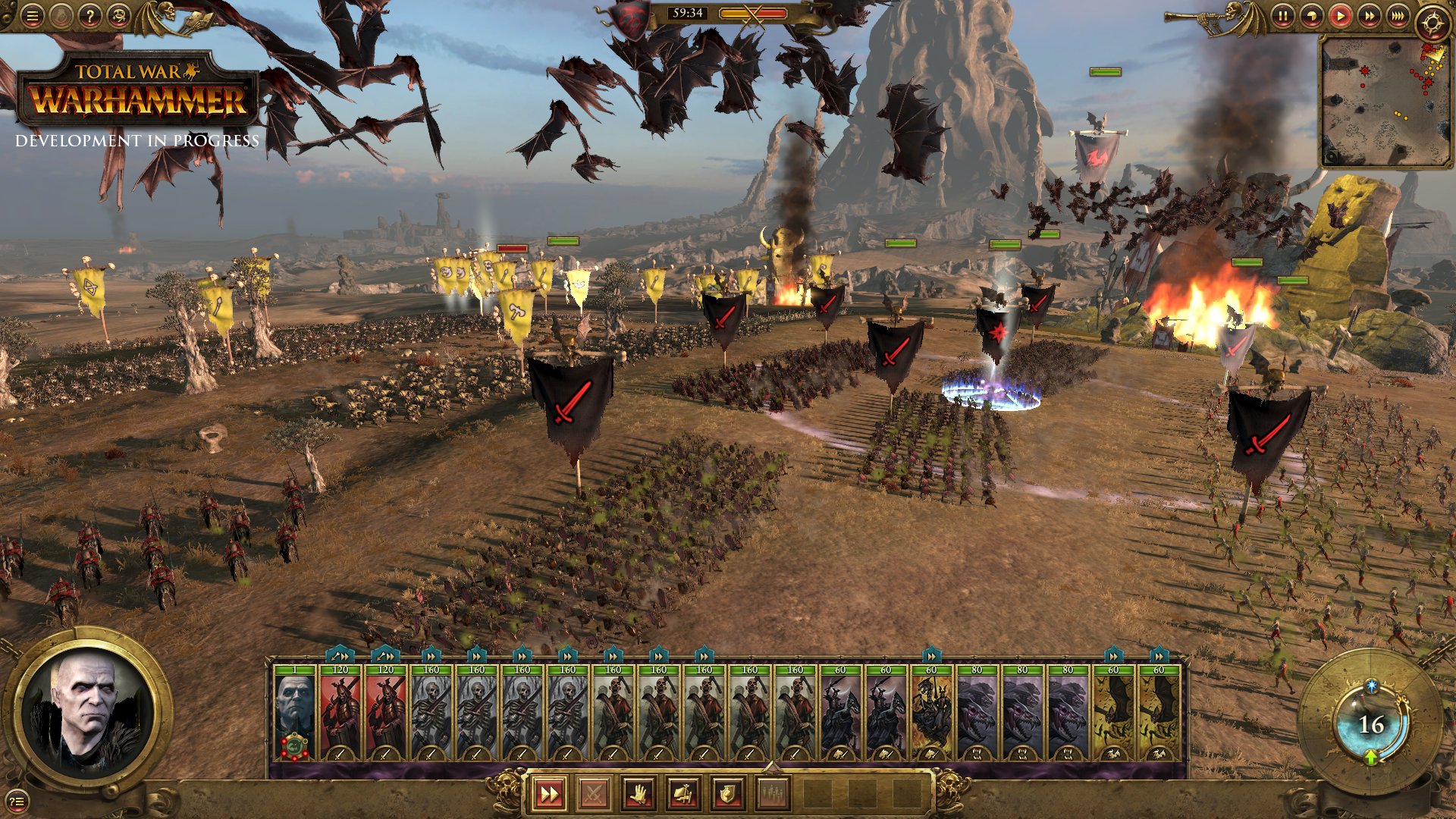Click on the battlefield minimap

pos(1383,101)
